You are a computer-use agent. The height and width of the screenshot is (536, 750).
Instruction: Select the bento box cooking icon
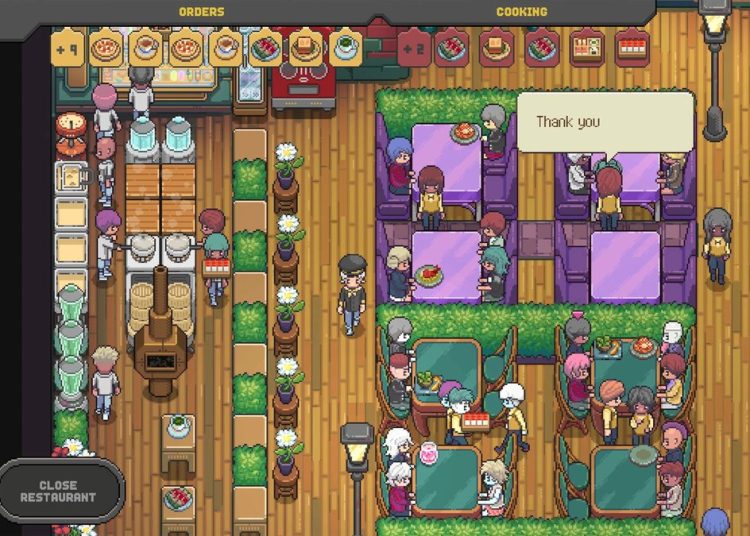click(587, 48)
